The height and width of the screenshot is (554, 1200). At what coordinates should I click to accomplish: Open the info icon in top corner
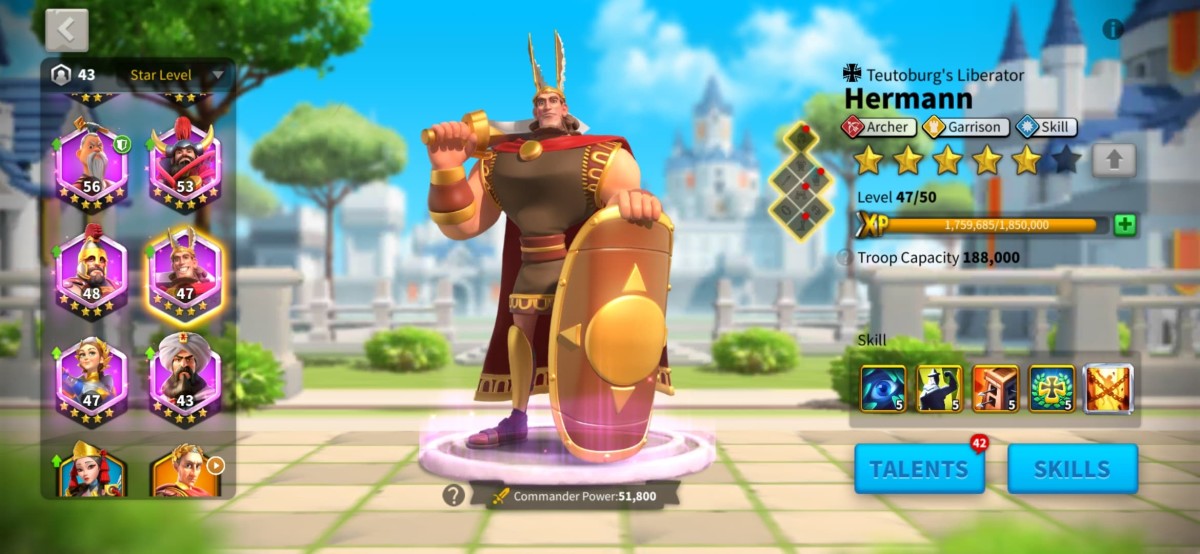[1113, 29]
